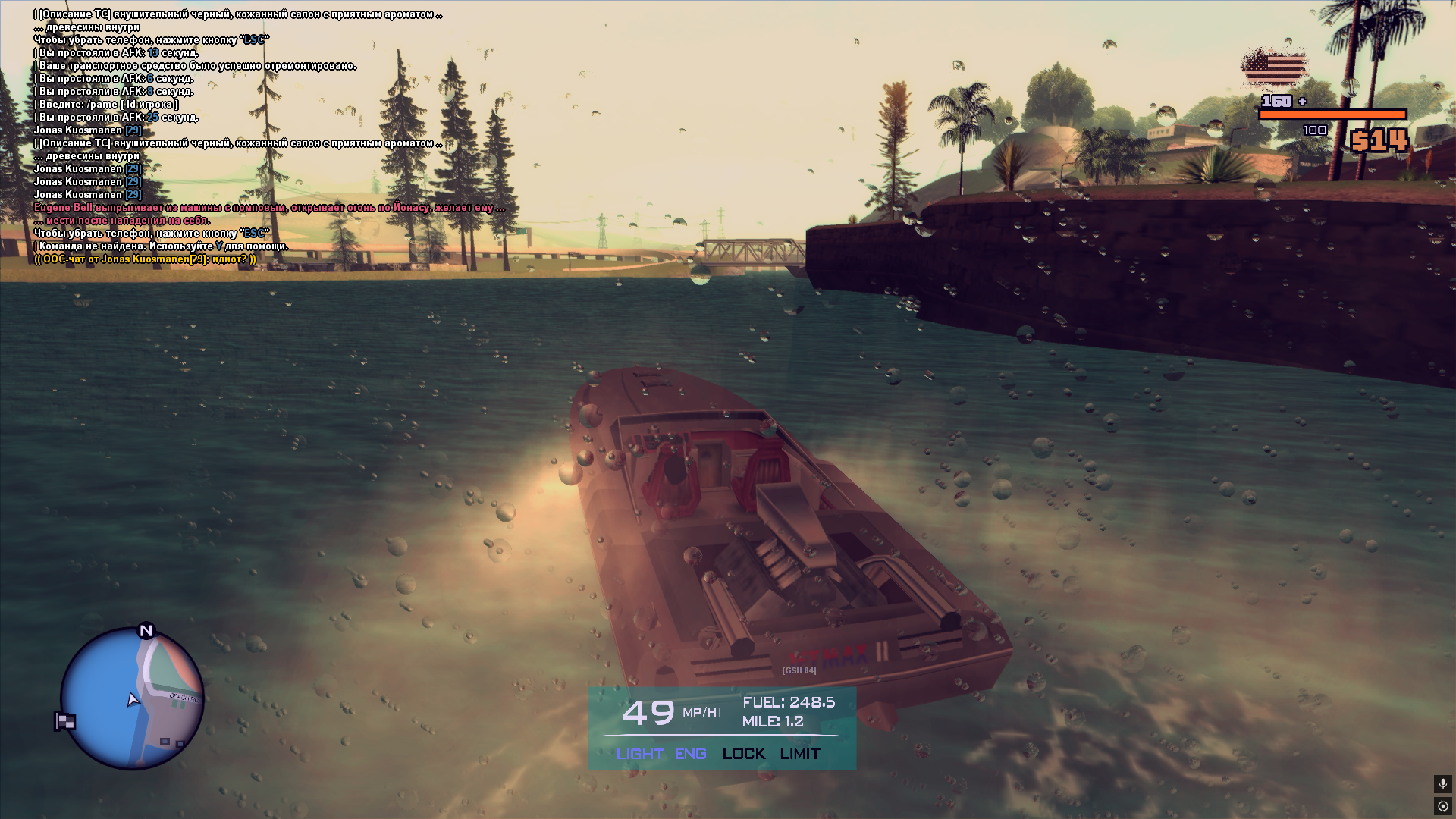Click the north N marker on minimap

coord(146,630)
